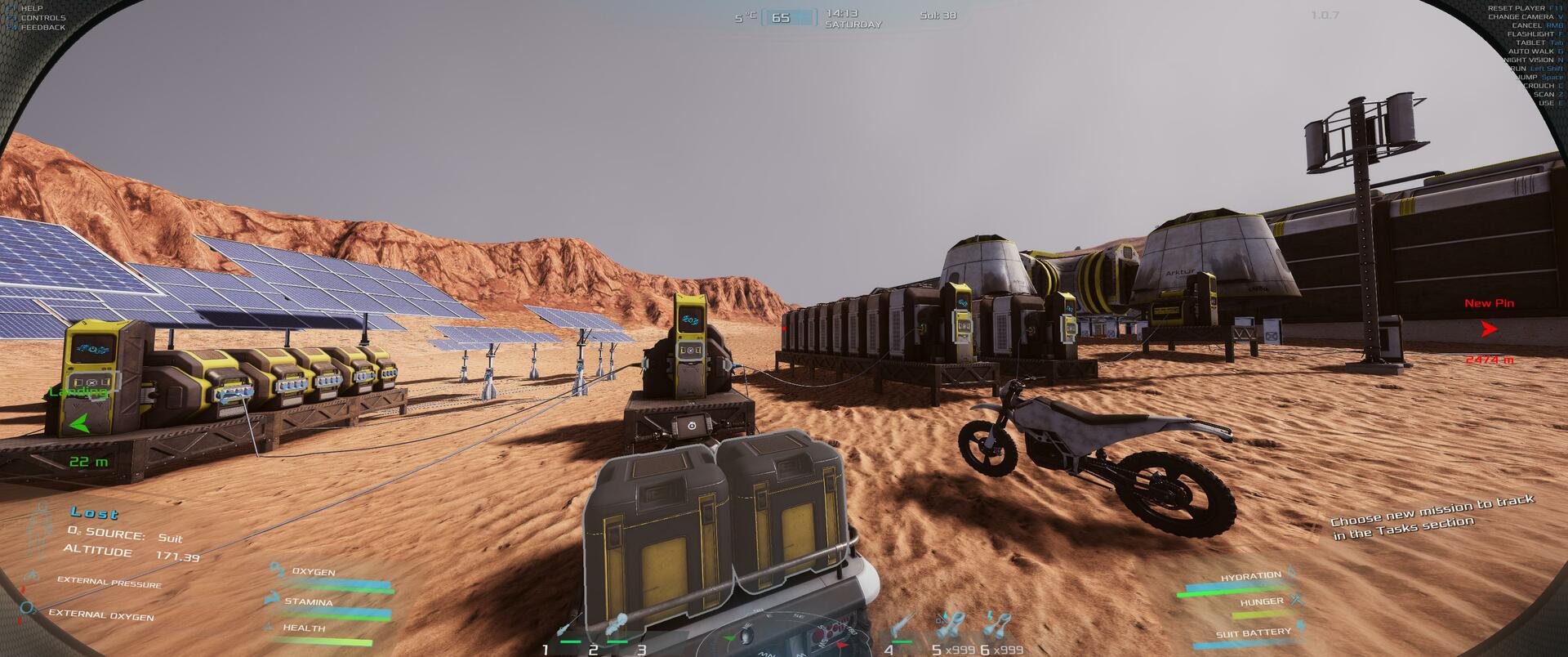
Task: Click the green Landing waypoint marker
Action: [79, 424]
